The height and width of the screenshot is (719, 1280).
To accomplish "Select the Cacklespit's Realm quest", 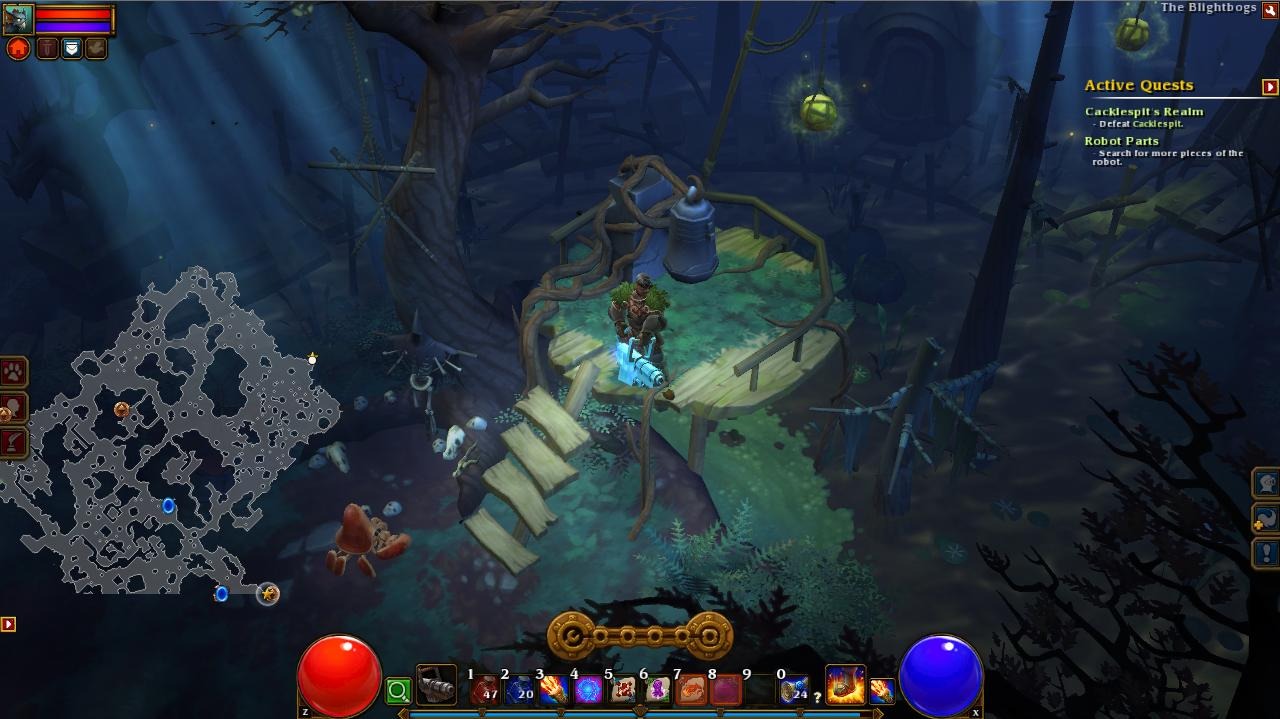I will coord(1143,112).
